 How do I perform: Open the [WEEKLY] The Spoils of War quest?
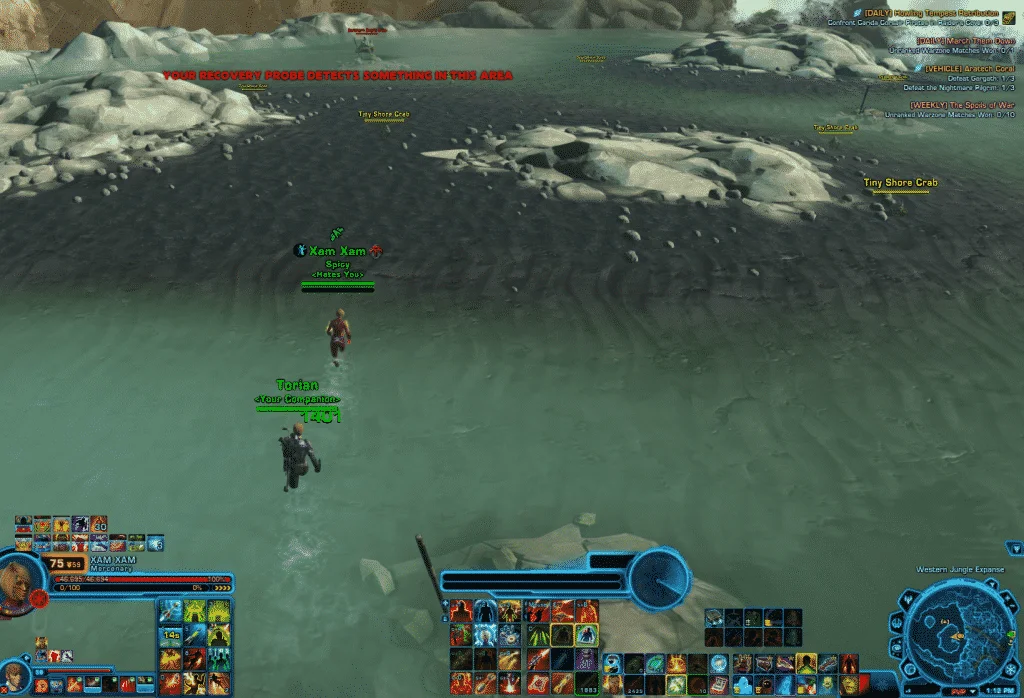[x=961, y=104]
